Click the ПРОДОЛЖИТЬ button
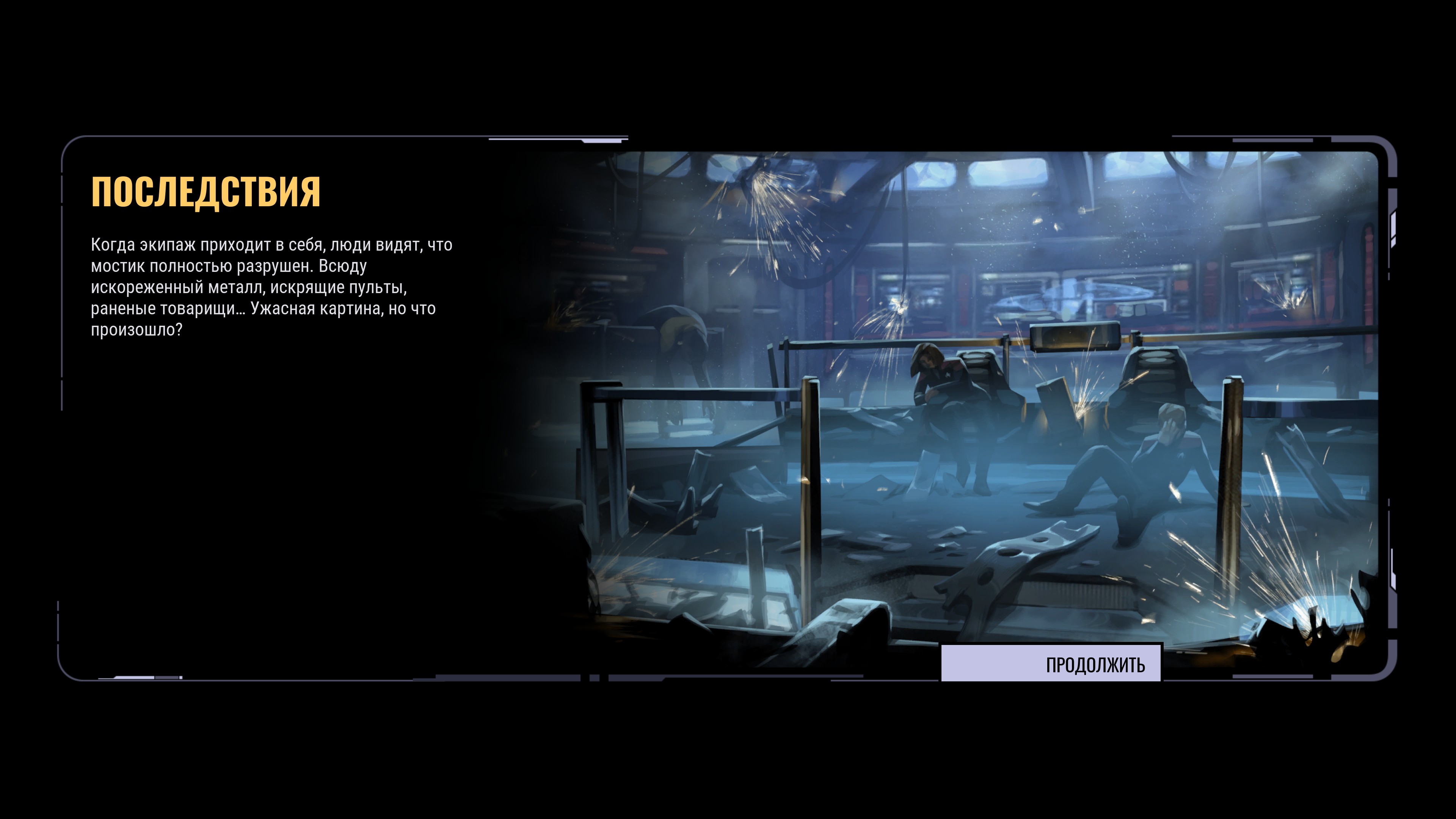Viewport: 1456px width, 819px height. point(1051,664)
